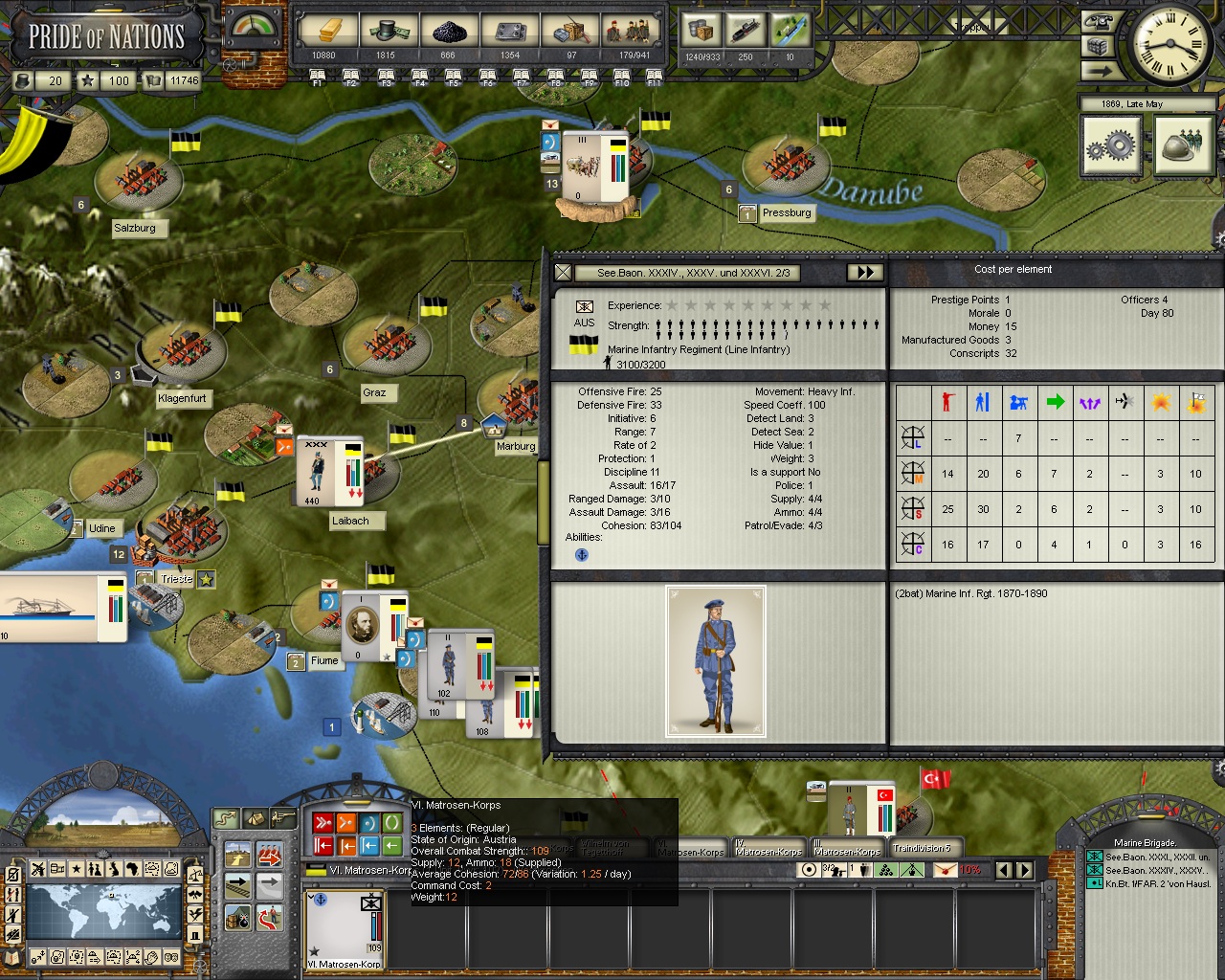Close the unit detail panel

point(564,273)
